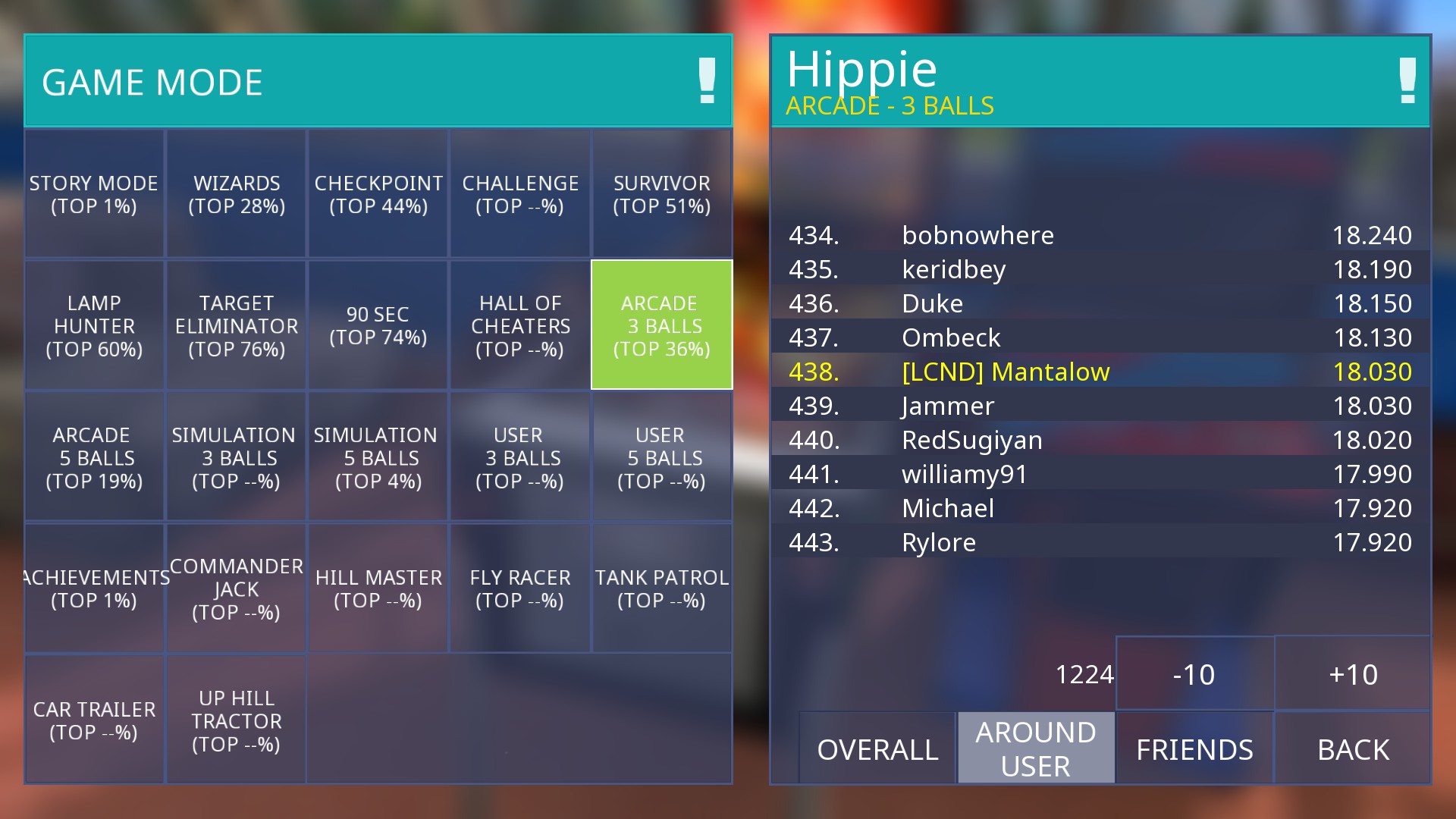Choose the Target Eliminator tile

(x=237, y=325)
